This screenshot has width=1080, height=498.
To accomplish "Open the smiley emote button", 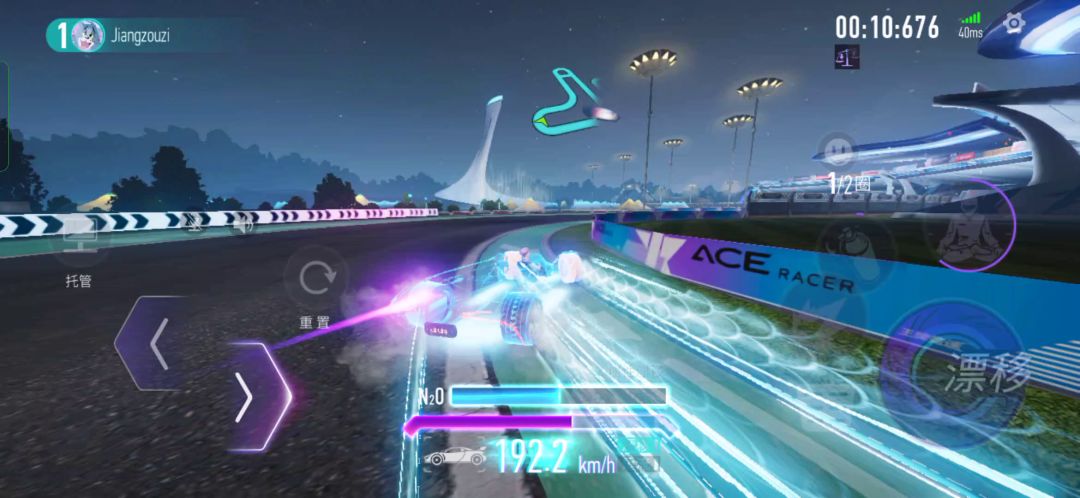I will pos(836,150).
